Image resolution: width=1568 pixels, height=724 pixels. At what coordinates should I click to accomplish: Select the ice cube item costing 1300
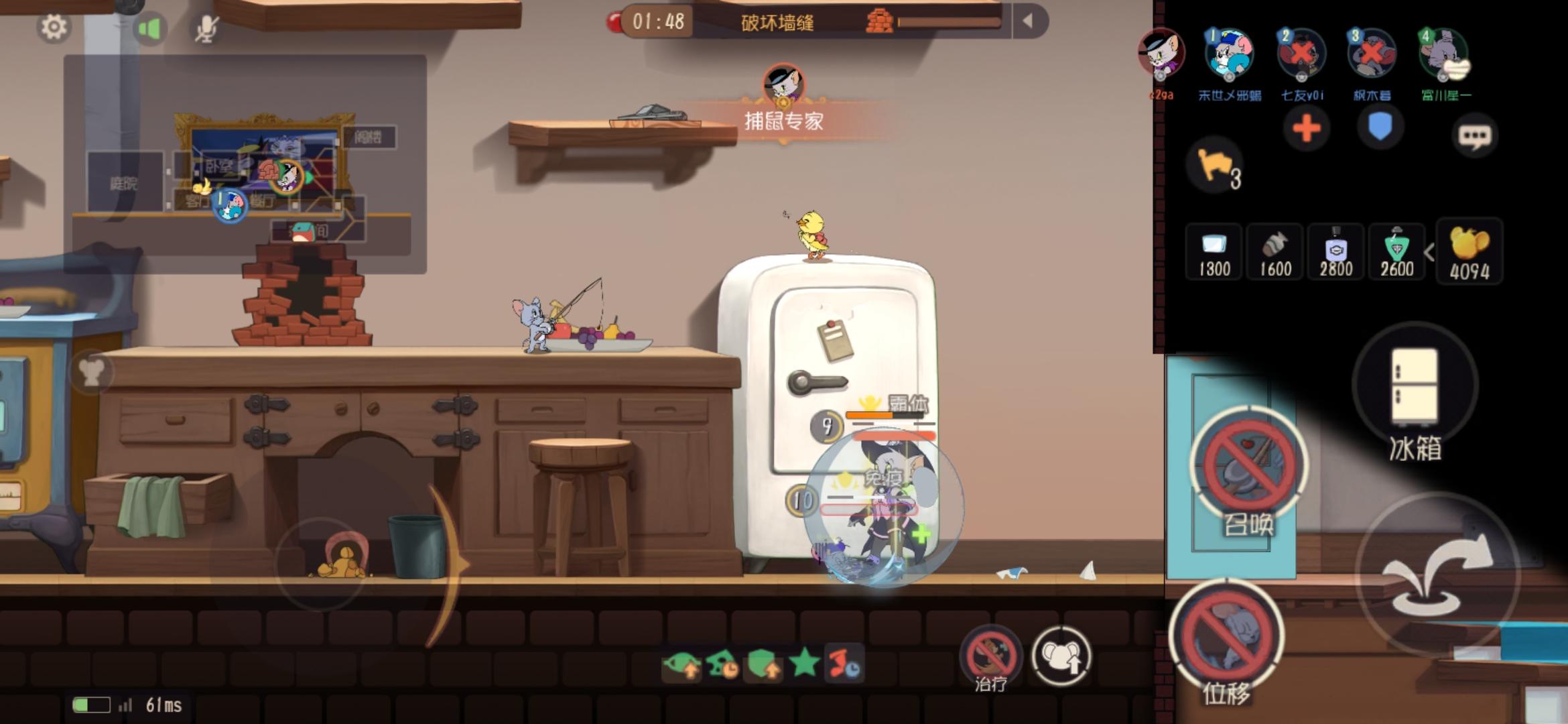1214,253
